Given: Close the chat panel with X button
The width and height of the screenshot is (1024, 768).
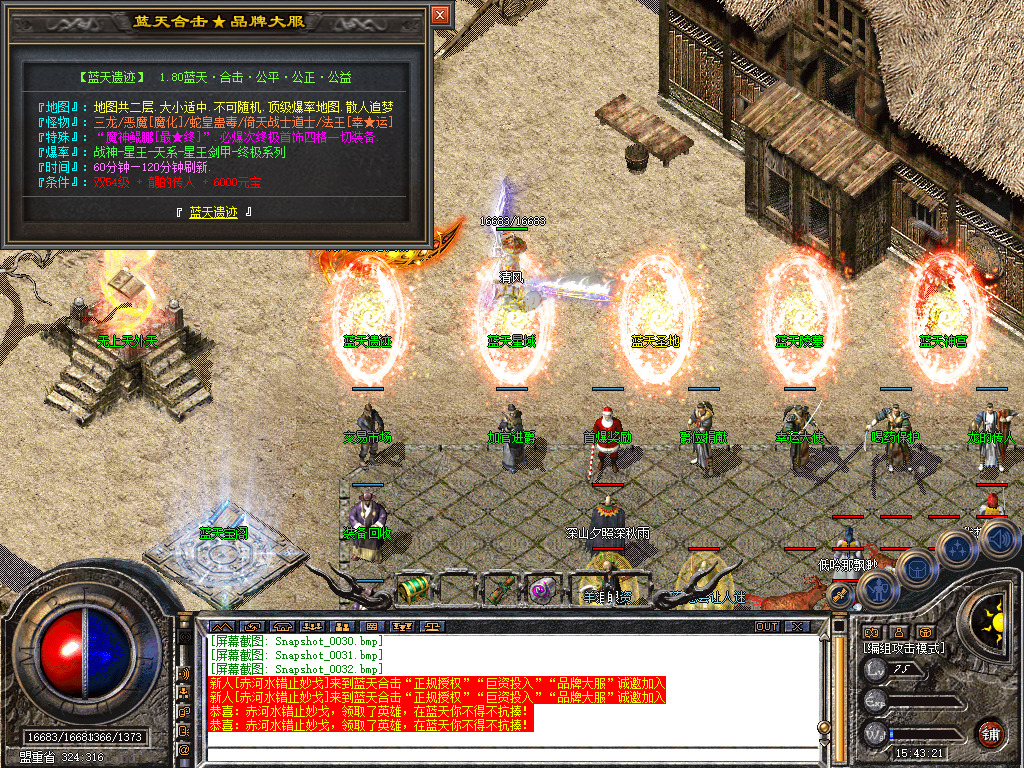Looking at the screenshot, I should (x=796, y=626).
